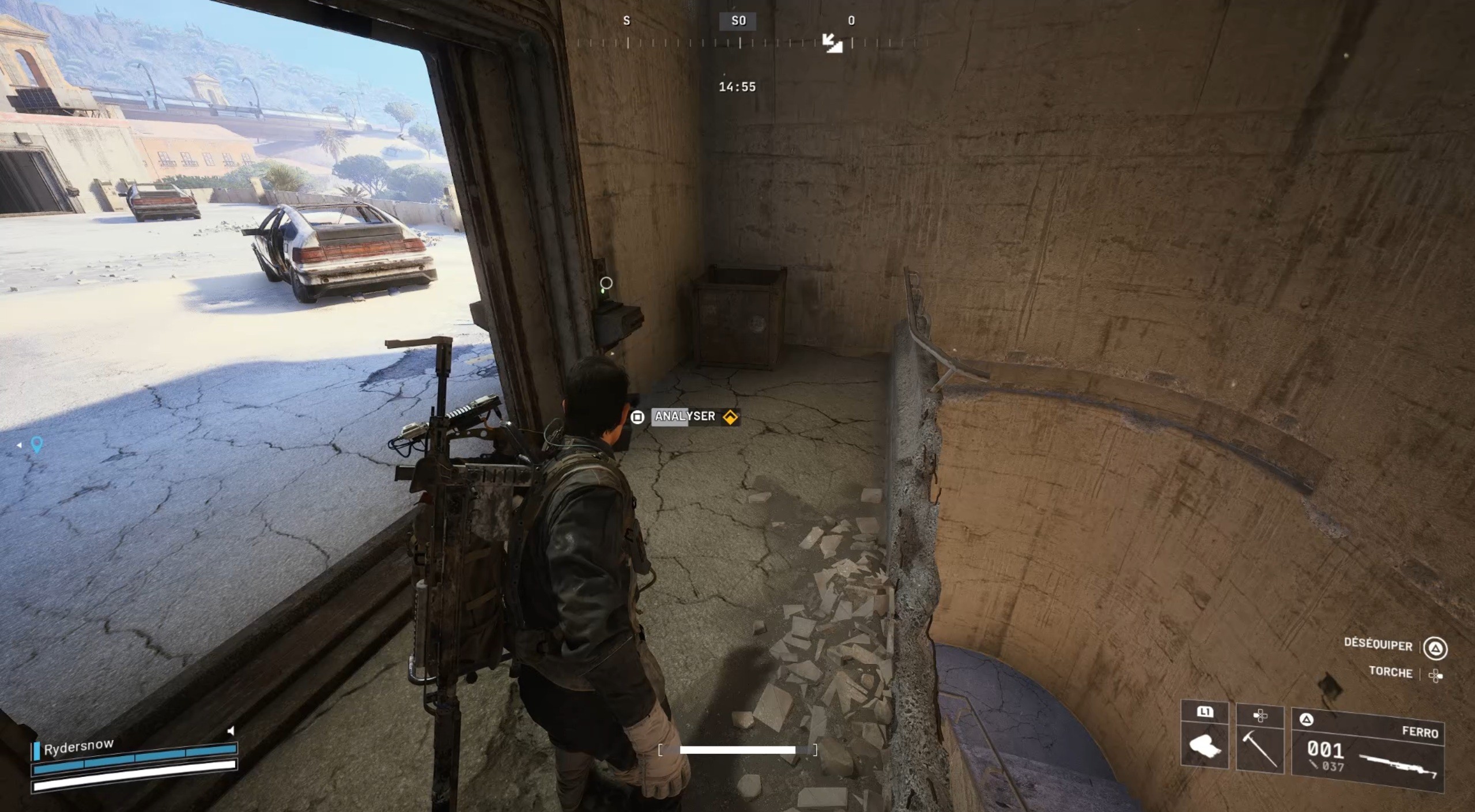Screen dimensions: 1475x812
Task: Click the SO heading on the compass
Action: coord(738,21)
